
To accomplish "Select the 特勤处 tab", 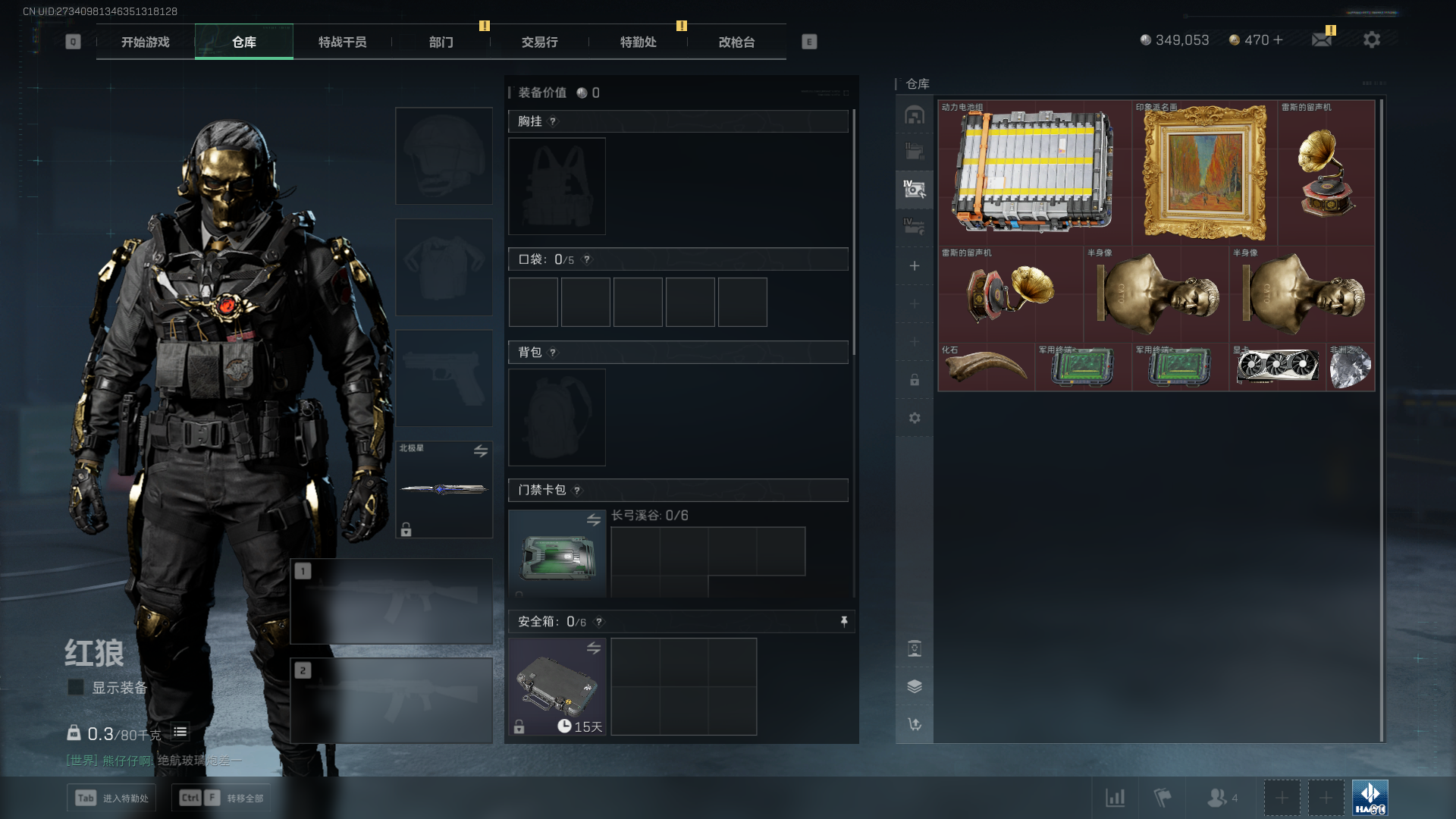I will [x=638, y=42].
